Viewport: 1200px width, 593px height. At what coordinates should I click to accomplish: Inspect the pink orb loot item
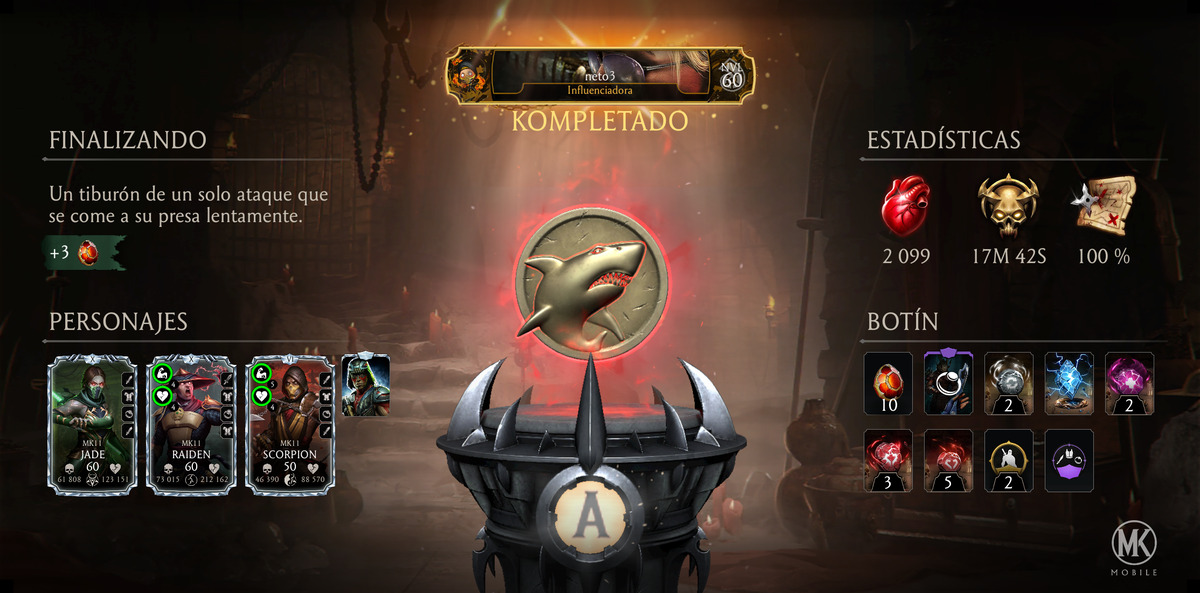tap(1130, 383)
